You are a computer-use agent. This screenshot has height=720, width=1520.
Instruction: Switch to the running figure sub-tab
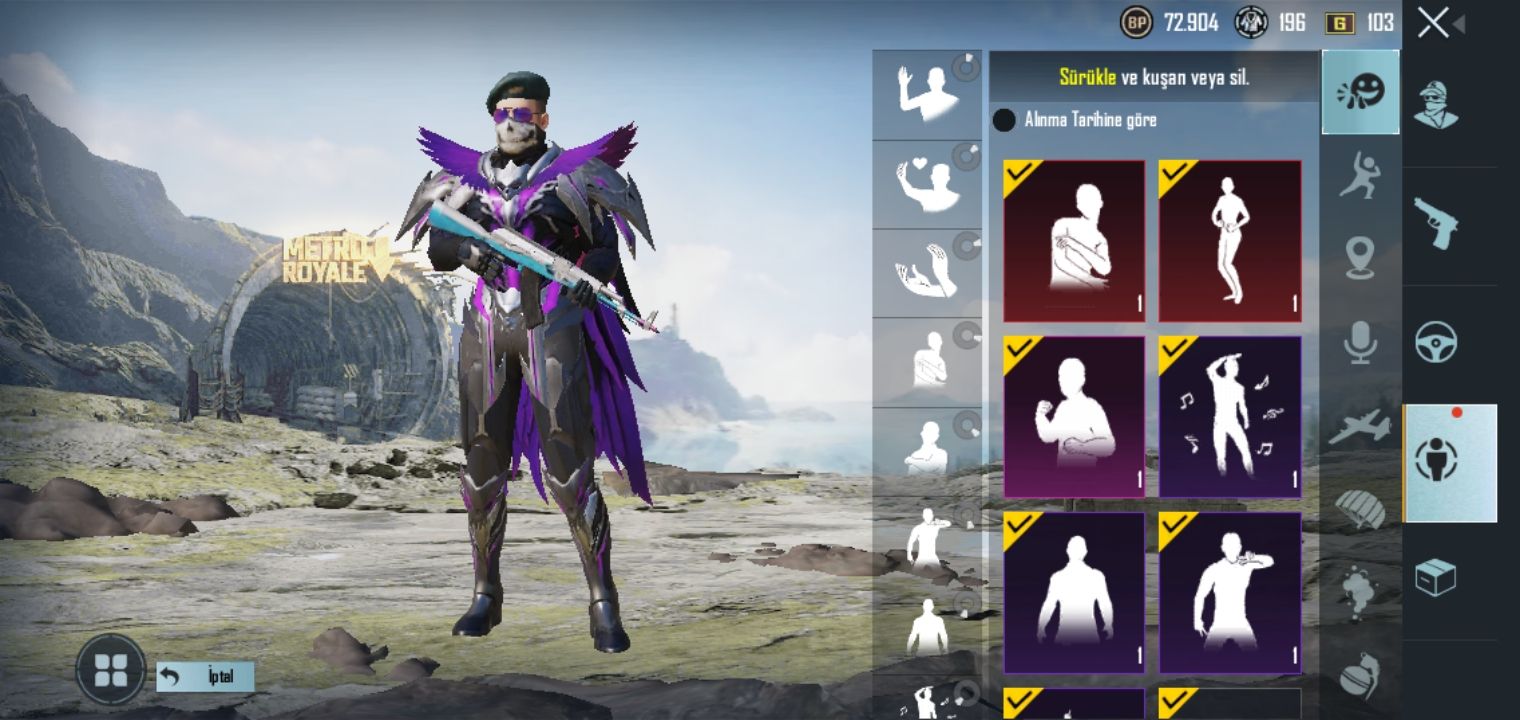coord(1360,176)
